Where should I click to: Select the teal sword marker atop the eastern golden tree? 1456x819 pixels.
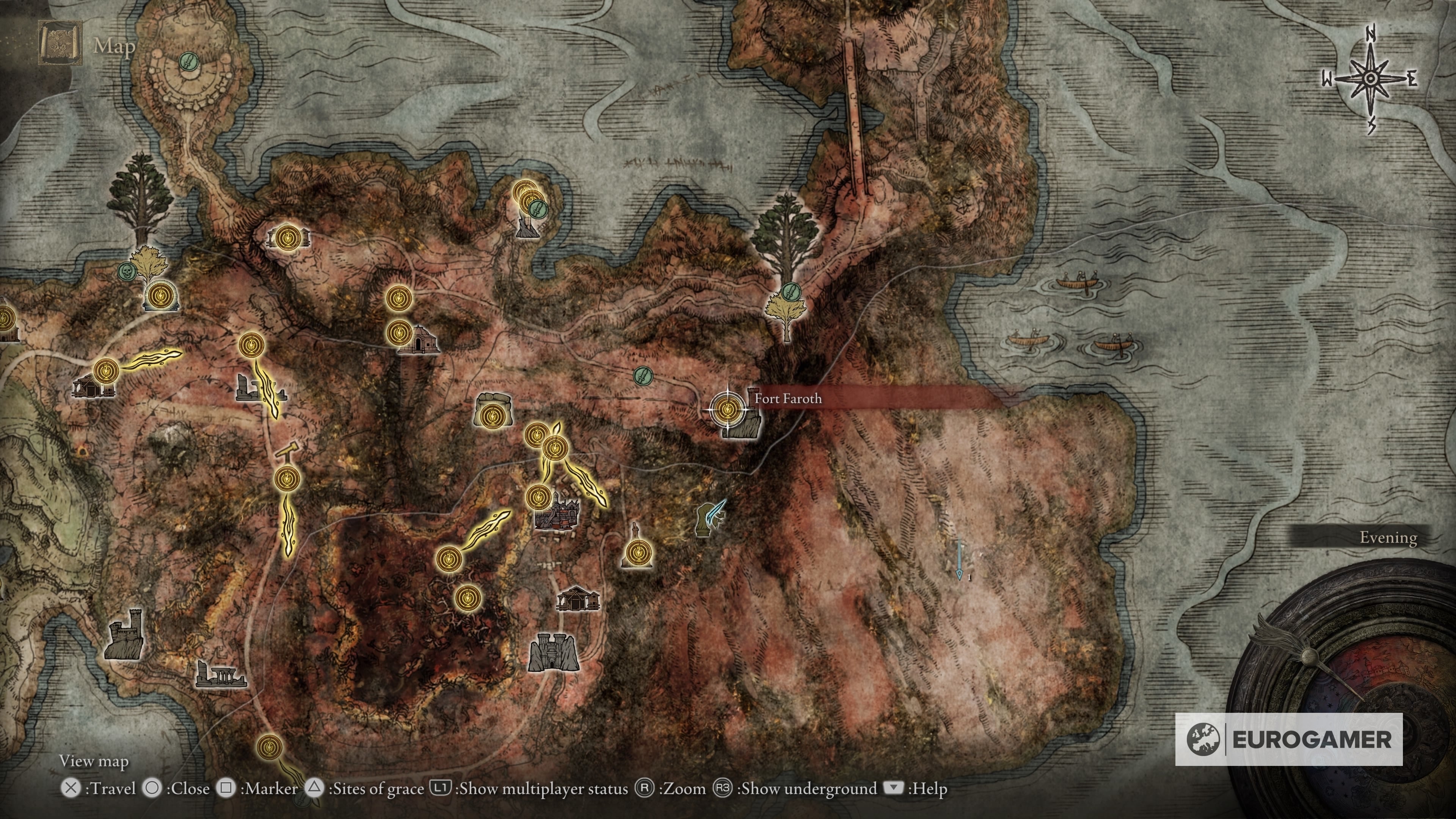tap(792, 292)
